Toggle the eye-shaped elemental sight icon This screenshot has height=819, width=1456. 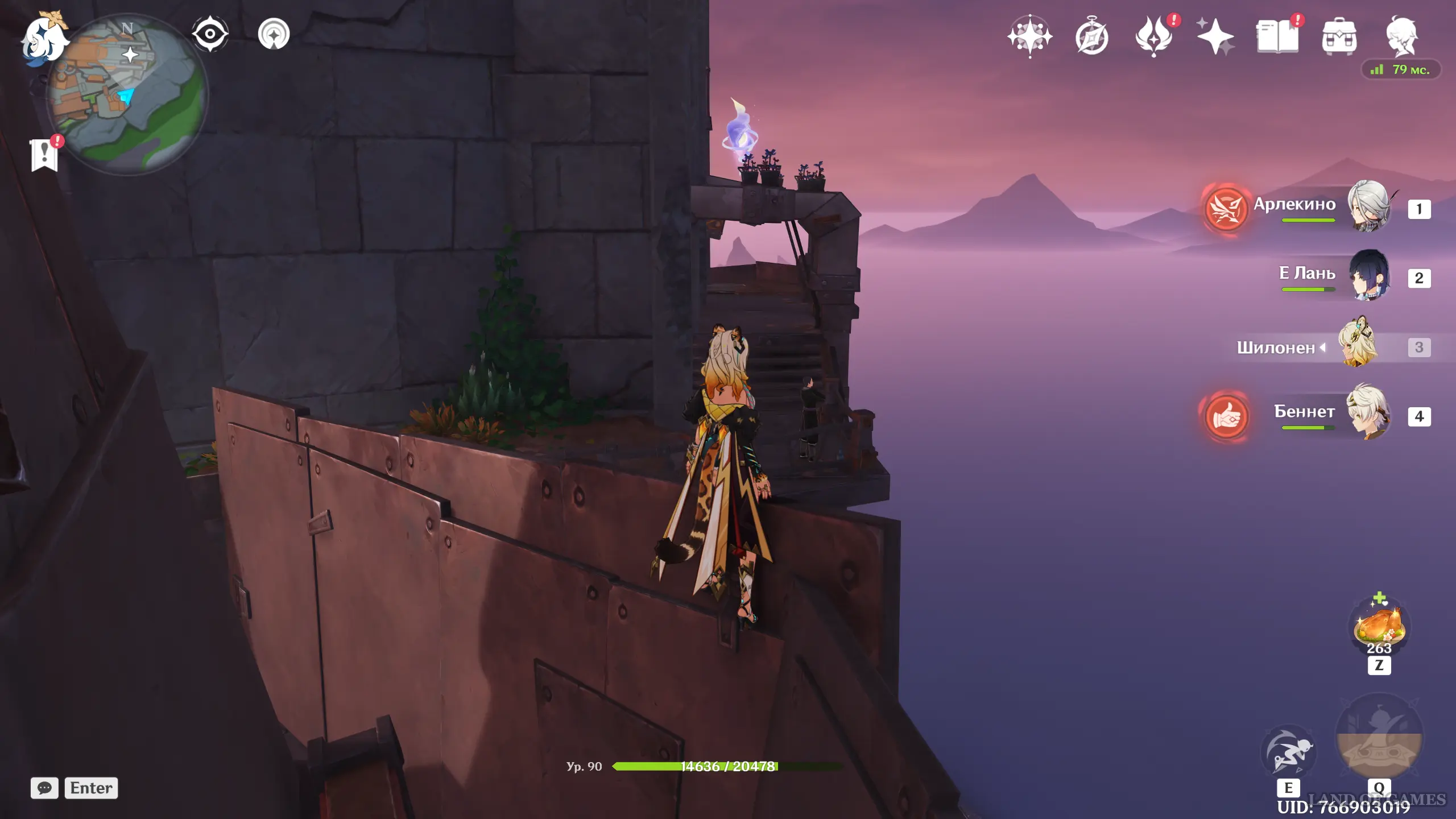[210, 34]
